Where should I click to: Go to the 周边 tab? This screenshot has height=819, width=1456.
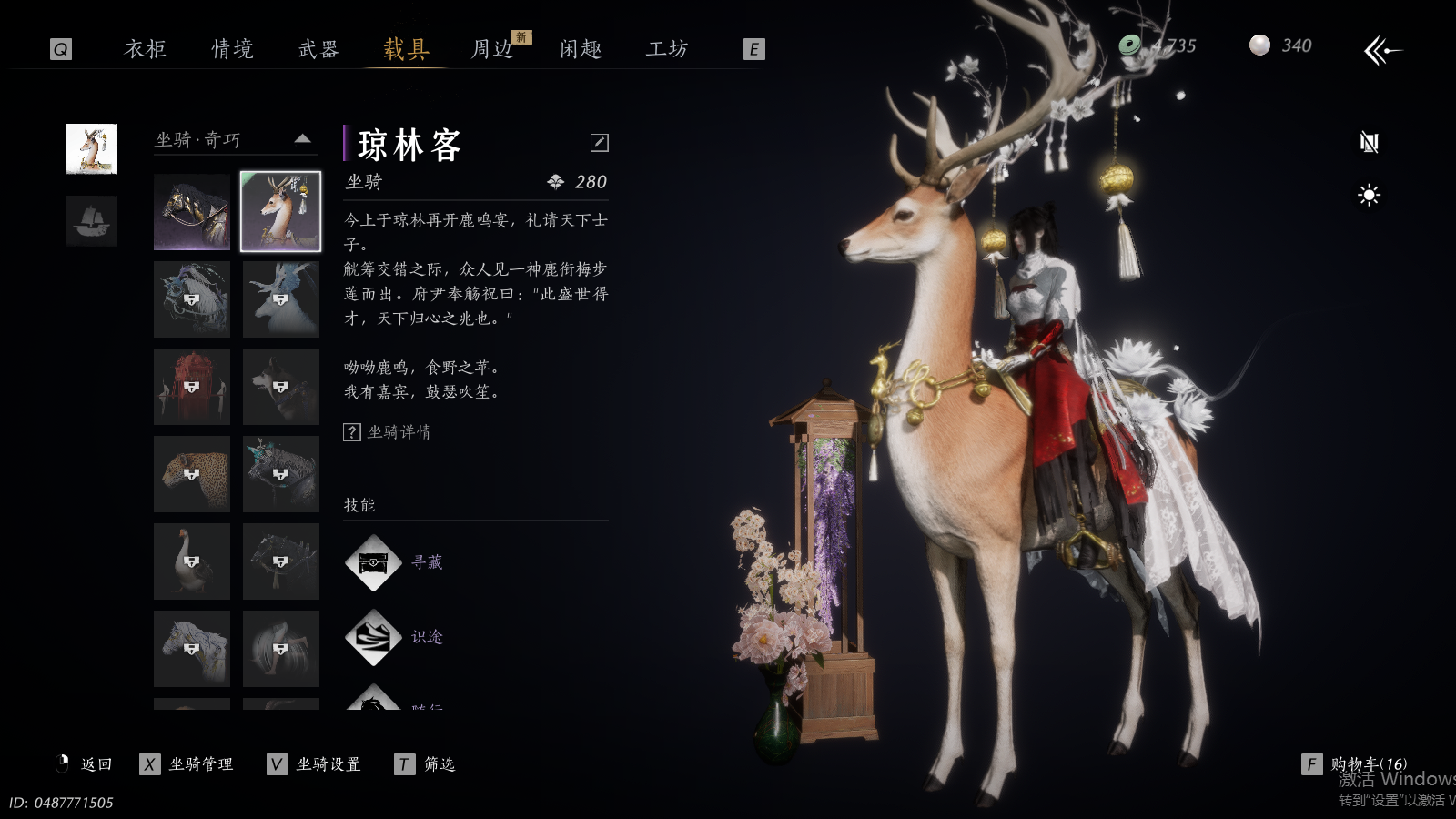pyautogui.click(x=492, y=48)
